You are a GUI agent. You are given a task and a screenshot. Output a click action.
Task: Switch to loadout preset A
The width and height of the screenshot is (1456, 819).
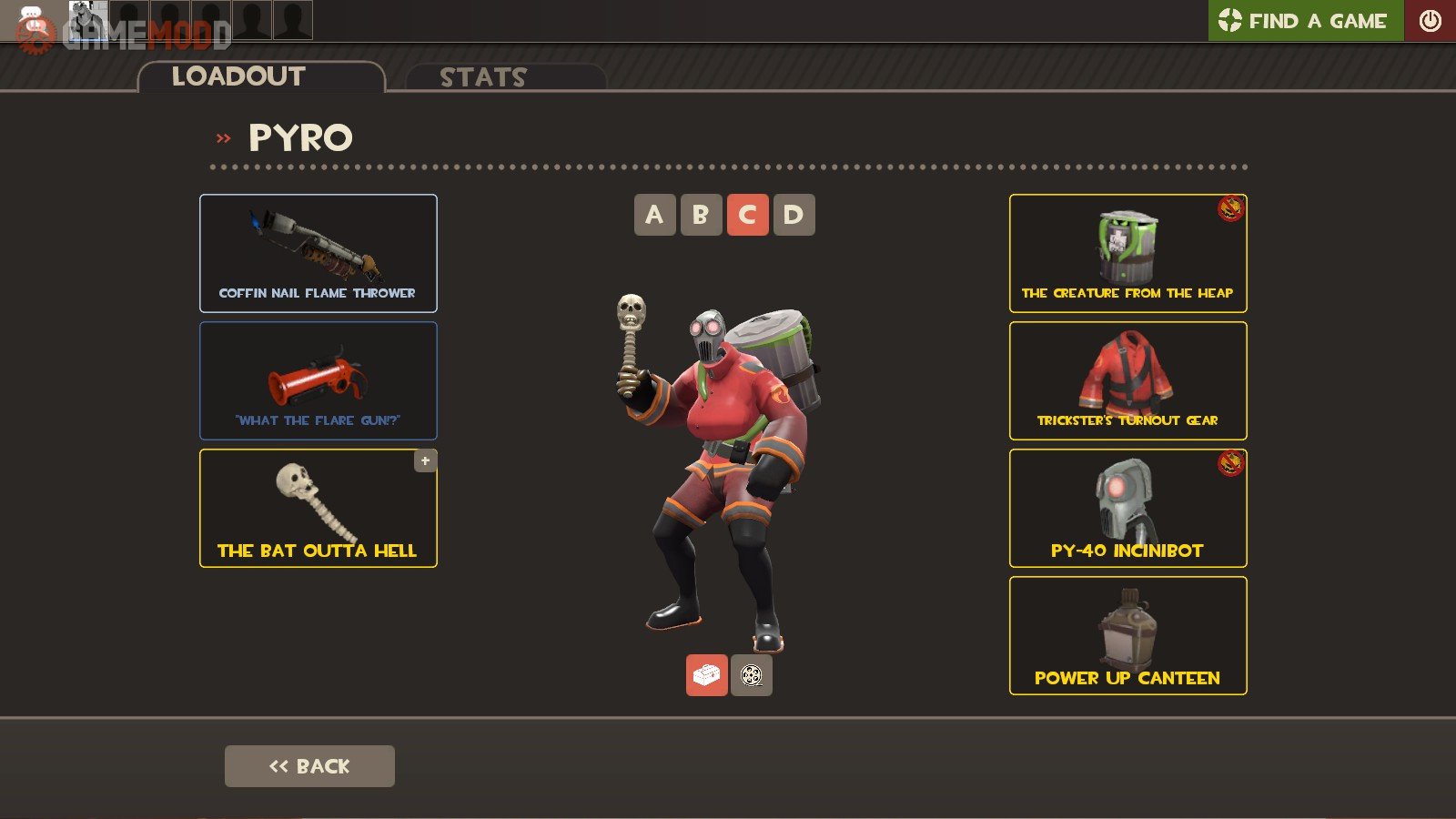[x=654, y=215]
